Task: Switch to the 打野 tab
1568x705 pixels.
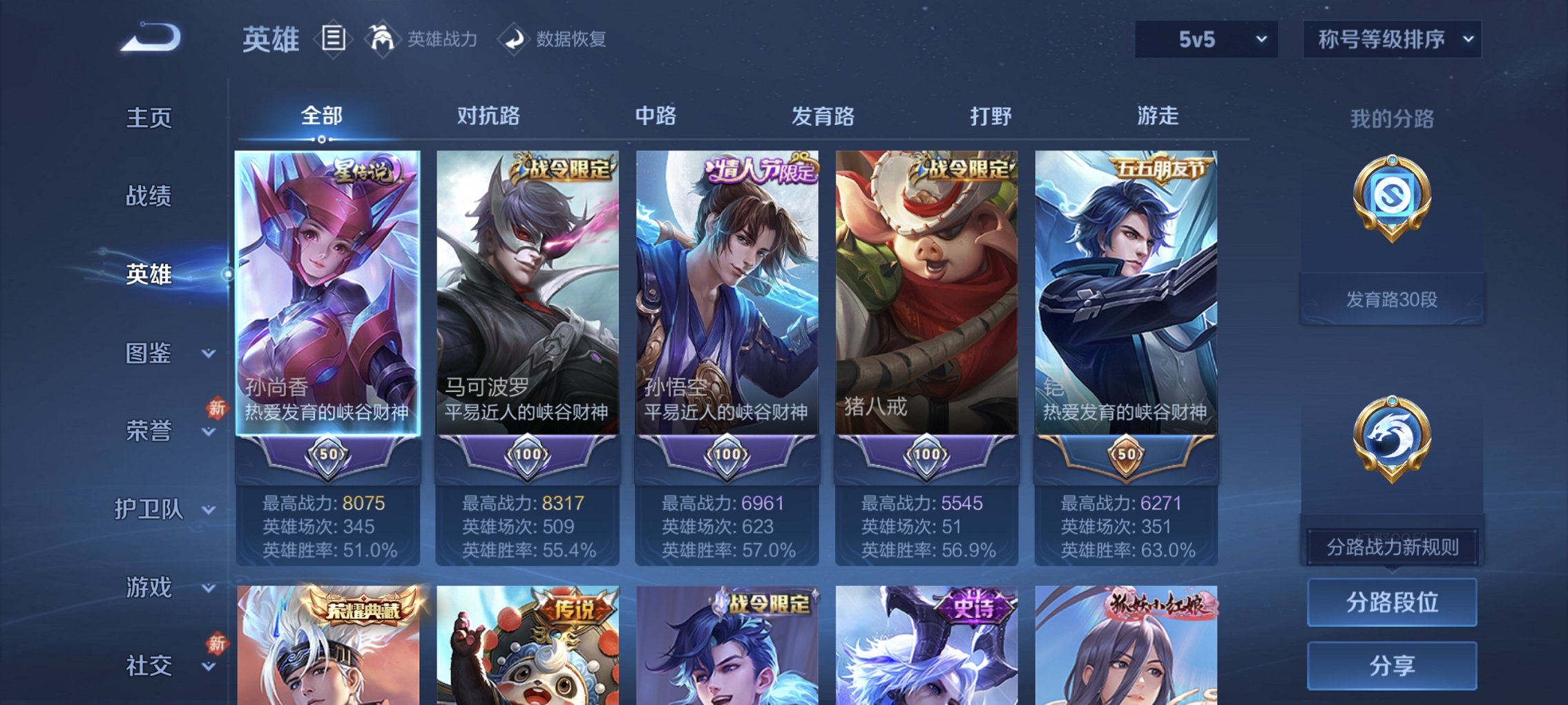Action: [990, 117]
